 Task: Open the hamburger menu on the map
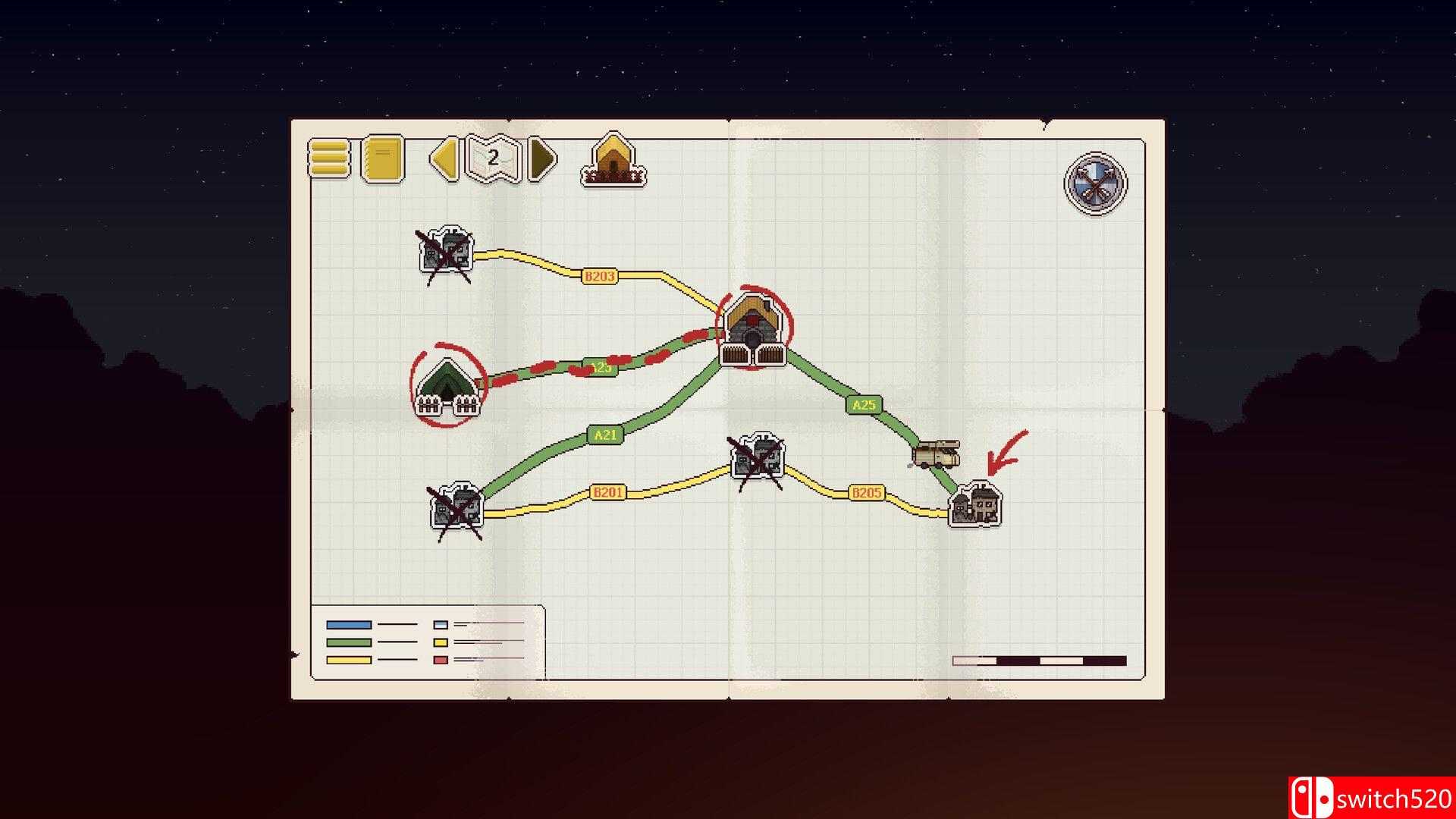click(328, 159)
